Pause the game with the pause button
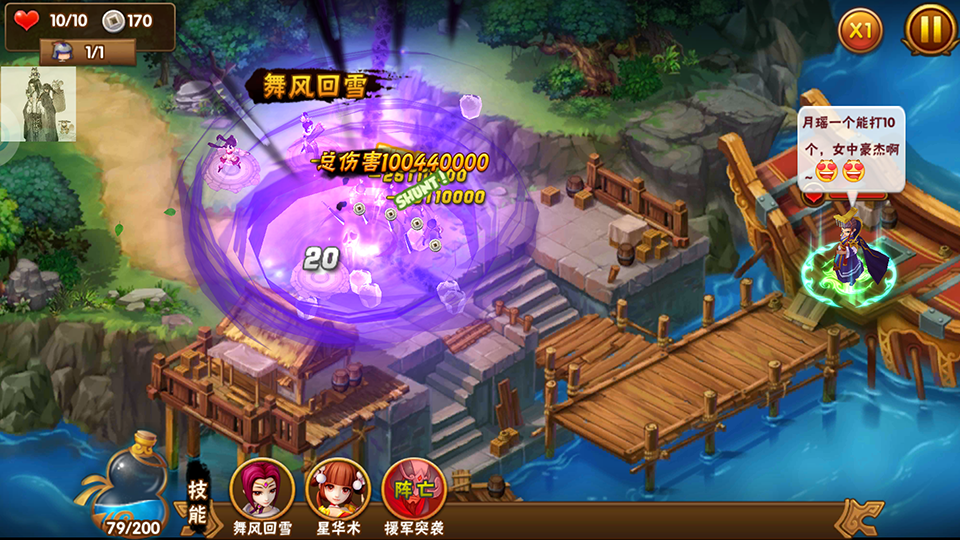This screenshot has height=540, width=960. click(930, 29)
